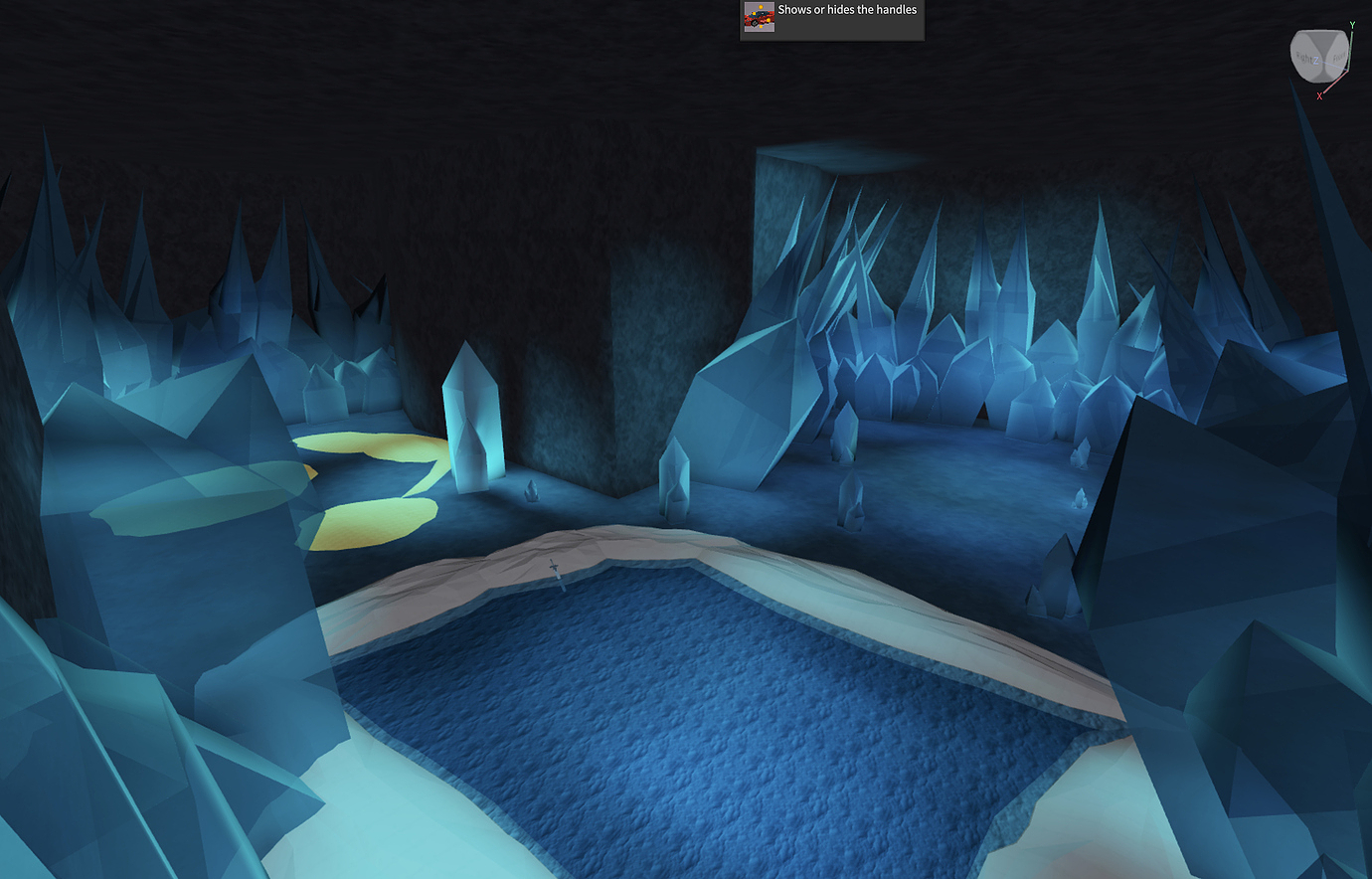The image size is (1372, 879).
Task: Click the tall glowing crystal near the yellow pool
Action: tap(470, 418)
